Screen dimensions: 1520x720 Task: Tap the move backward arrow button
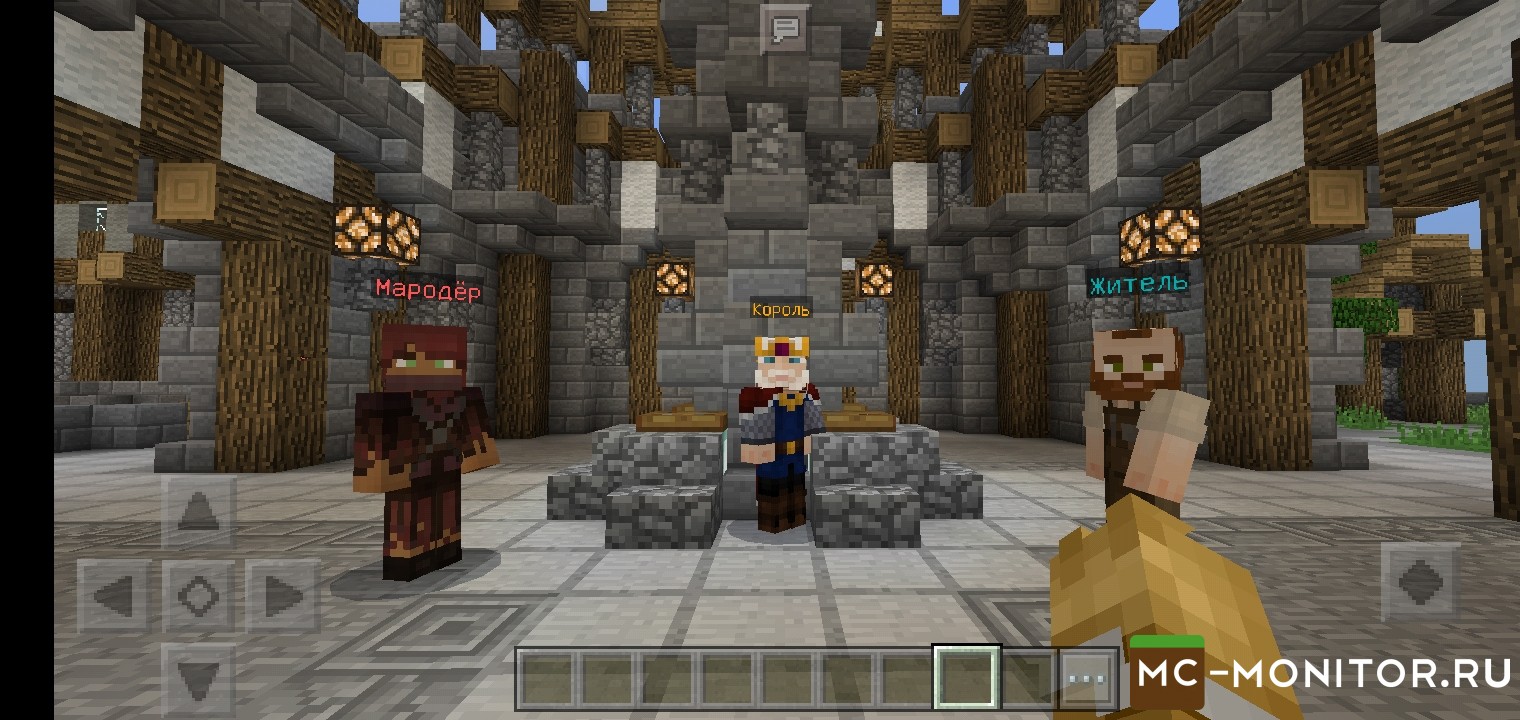(198, 679)
